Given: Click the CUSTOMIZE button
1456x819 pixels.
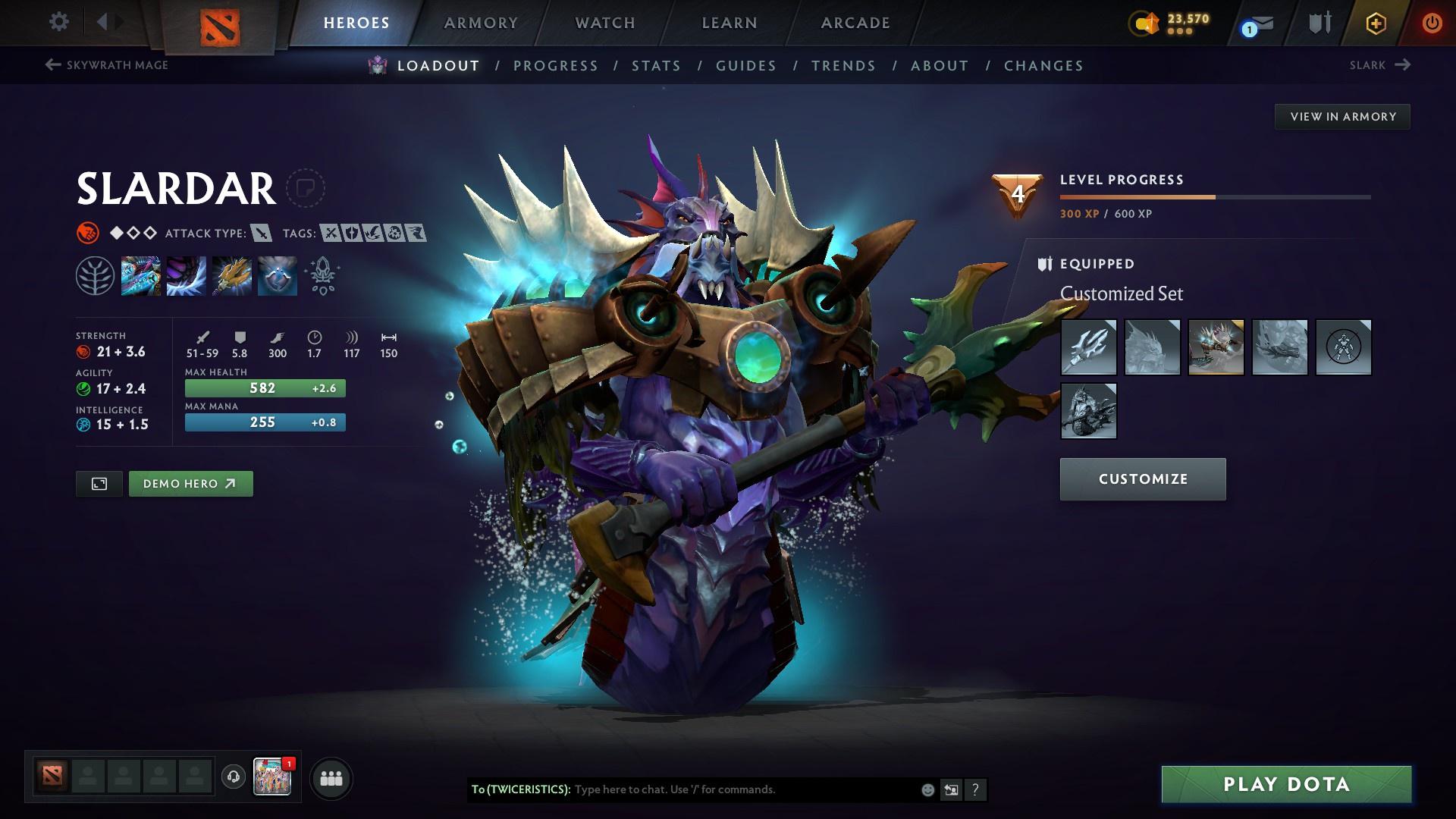Looking at the screenshot, I should coord(1142,479).
